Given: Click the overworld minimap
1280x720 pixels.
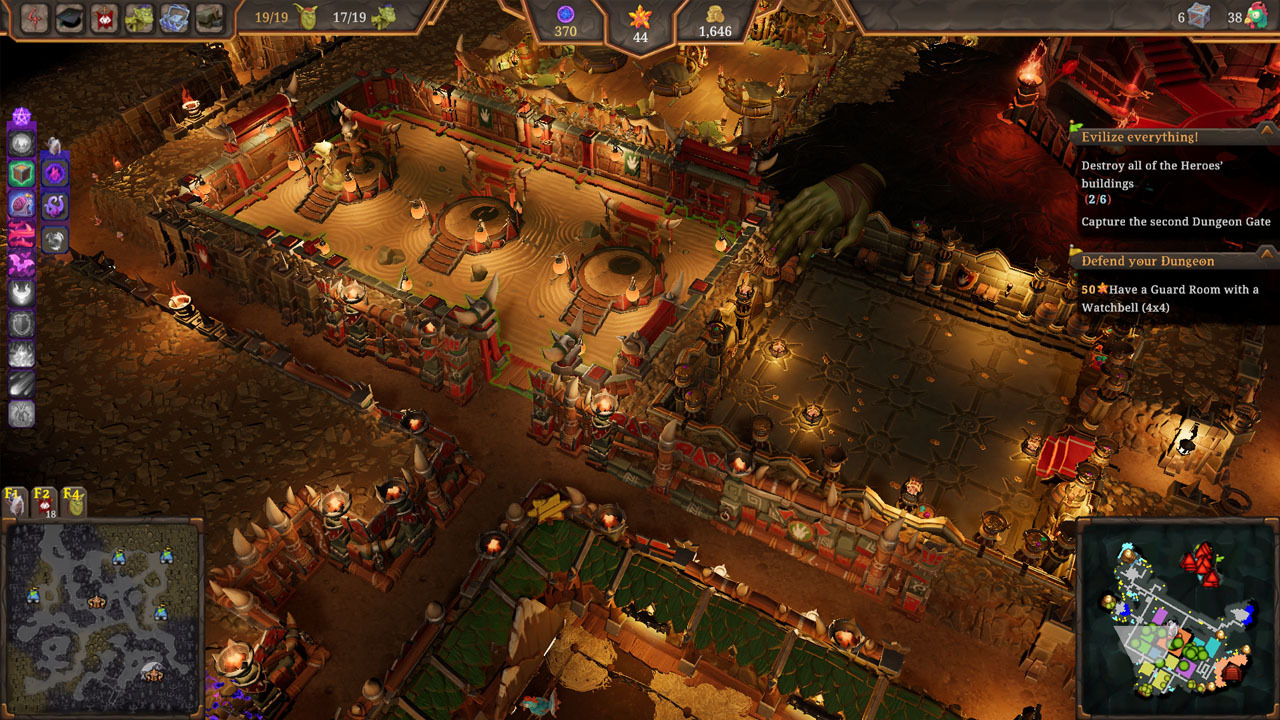Looking at the screenshot, I should coord(103,616).
